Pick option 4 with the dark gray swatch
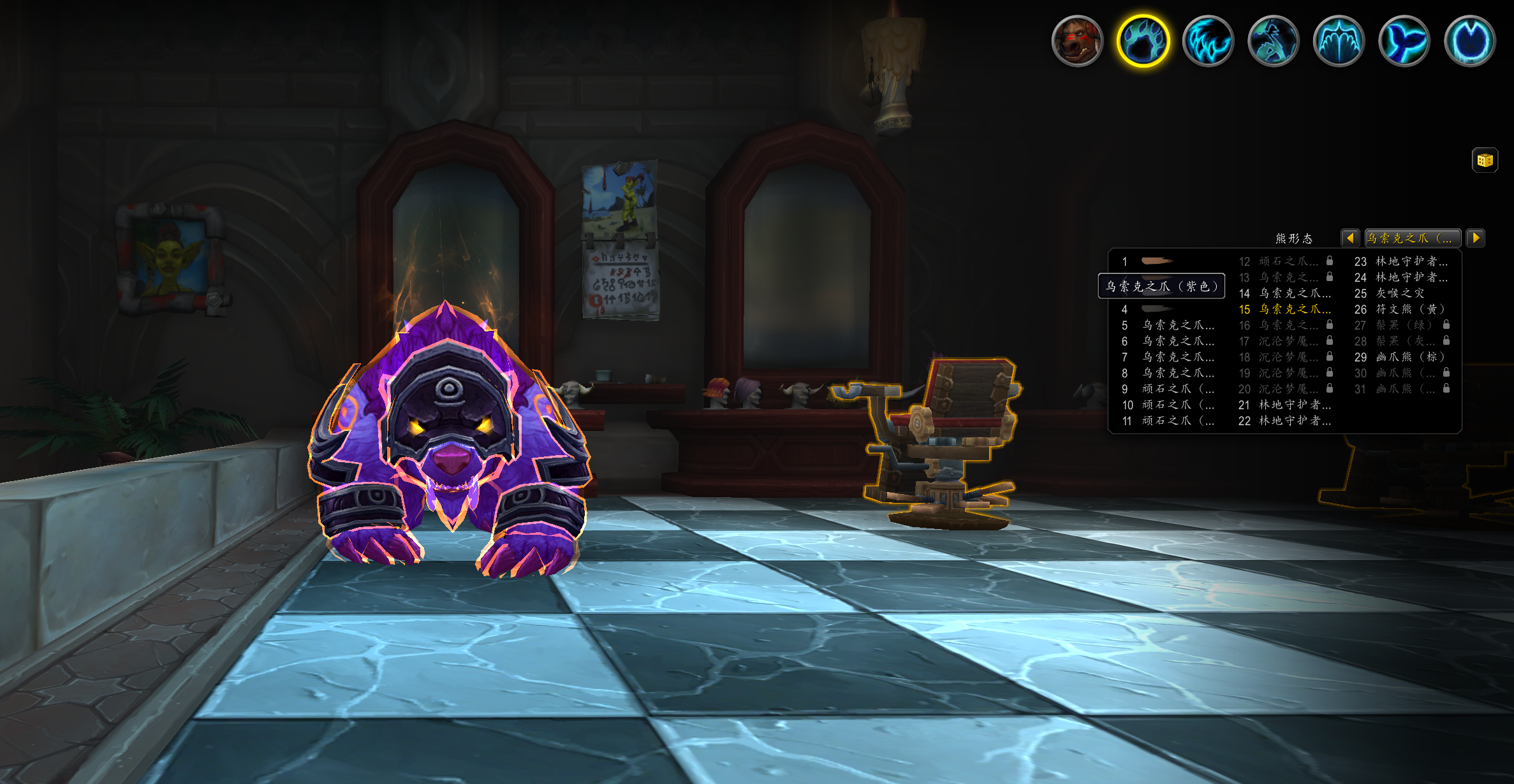Image resolution: width=1514 pixels, height=784 pixels. [1156, 309]
